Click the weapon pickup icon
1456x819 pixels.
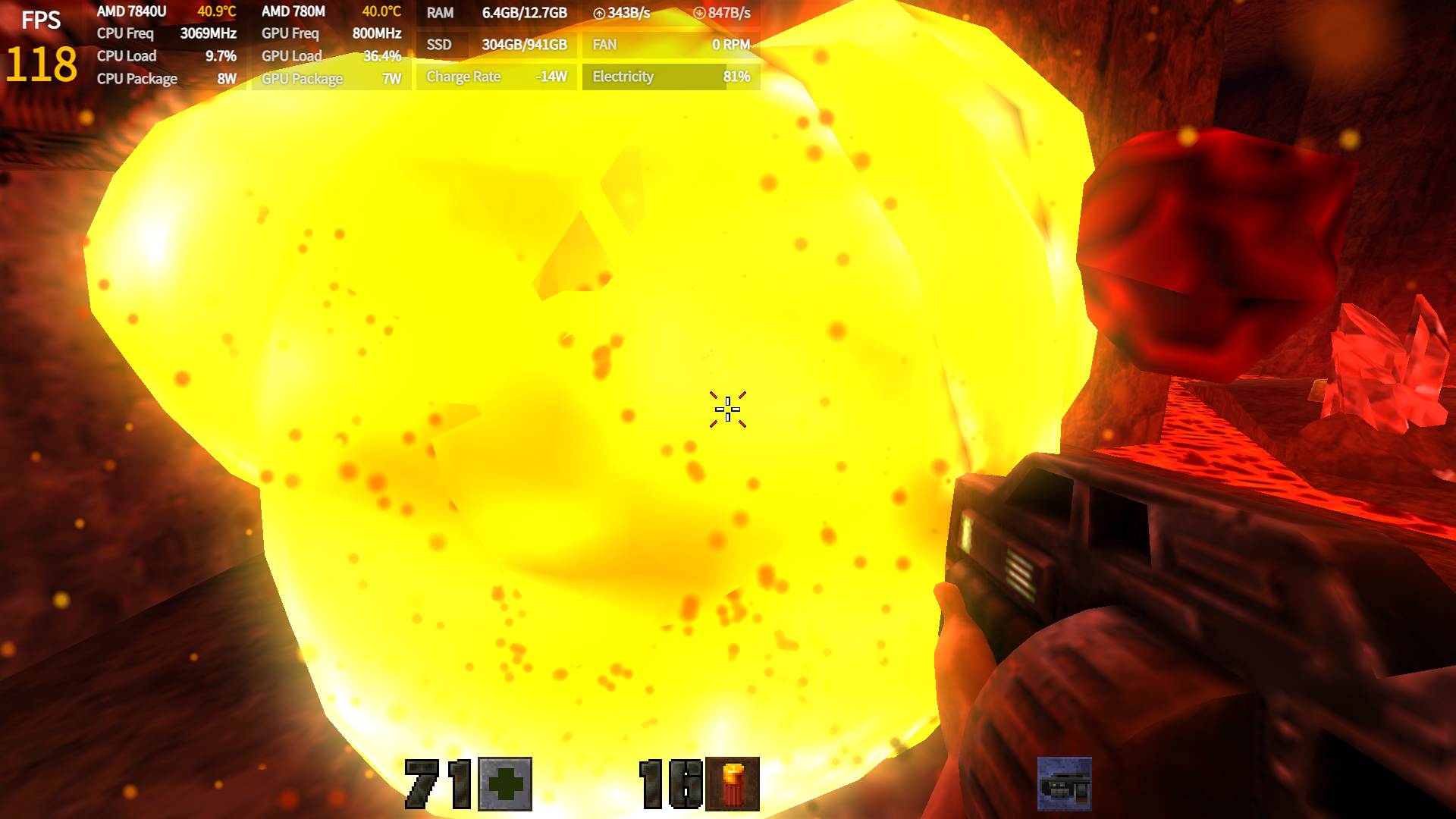[x=1065, y=784]
